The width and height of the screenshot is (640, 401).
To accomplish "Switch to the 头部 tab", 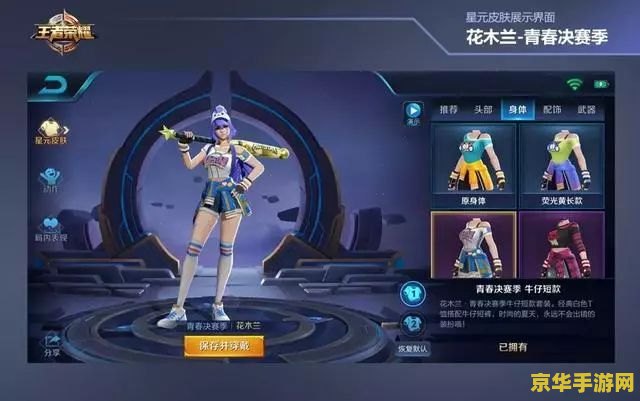I will tap(483, 109).
